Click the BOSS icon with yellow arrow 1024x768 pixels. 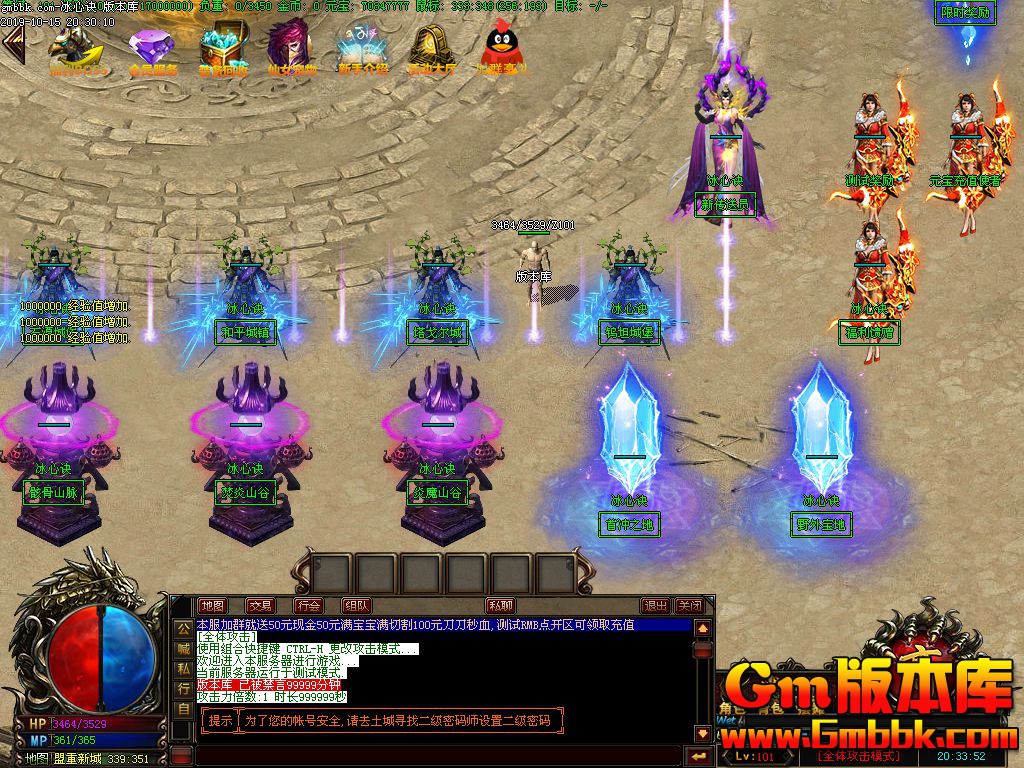(78, 50)
